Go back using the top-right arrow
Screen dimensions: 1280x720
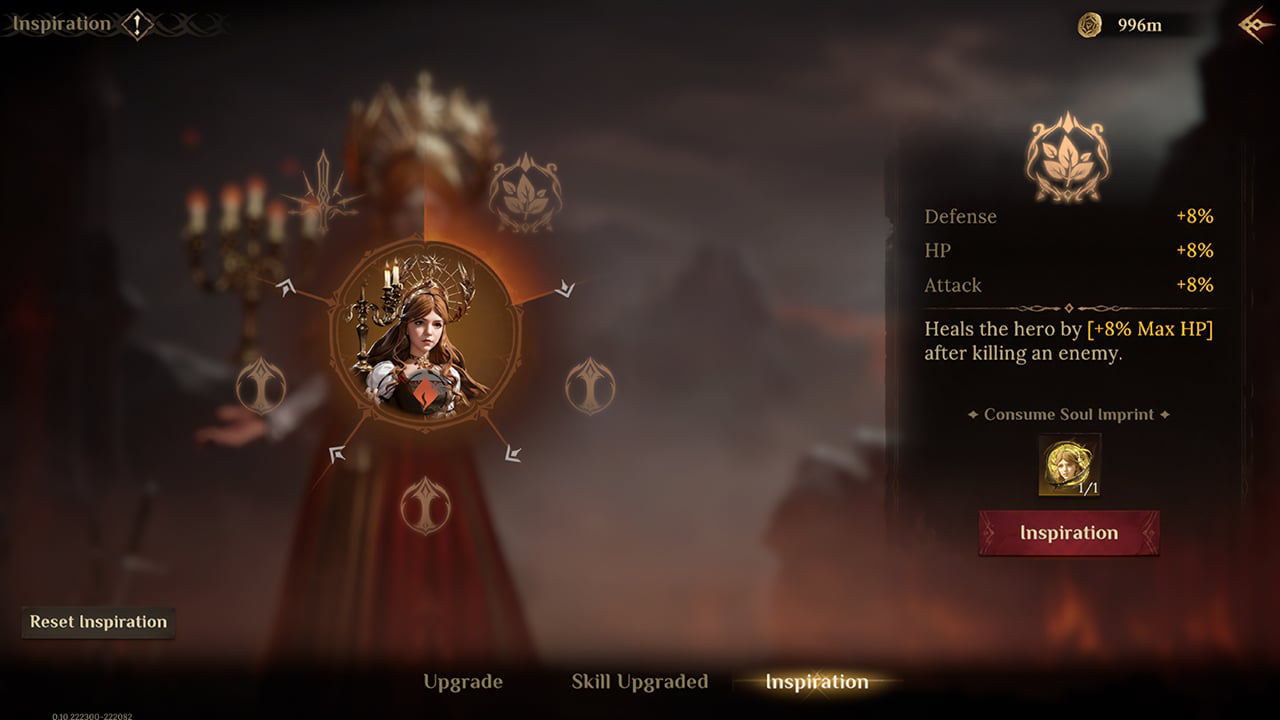point(1255,25)
